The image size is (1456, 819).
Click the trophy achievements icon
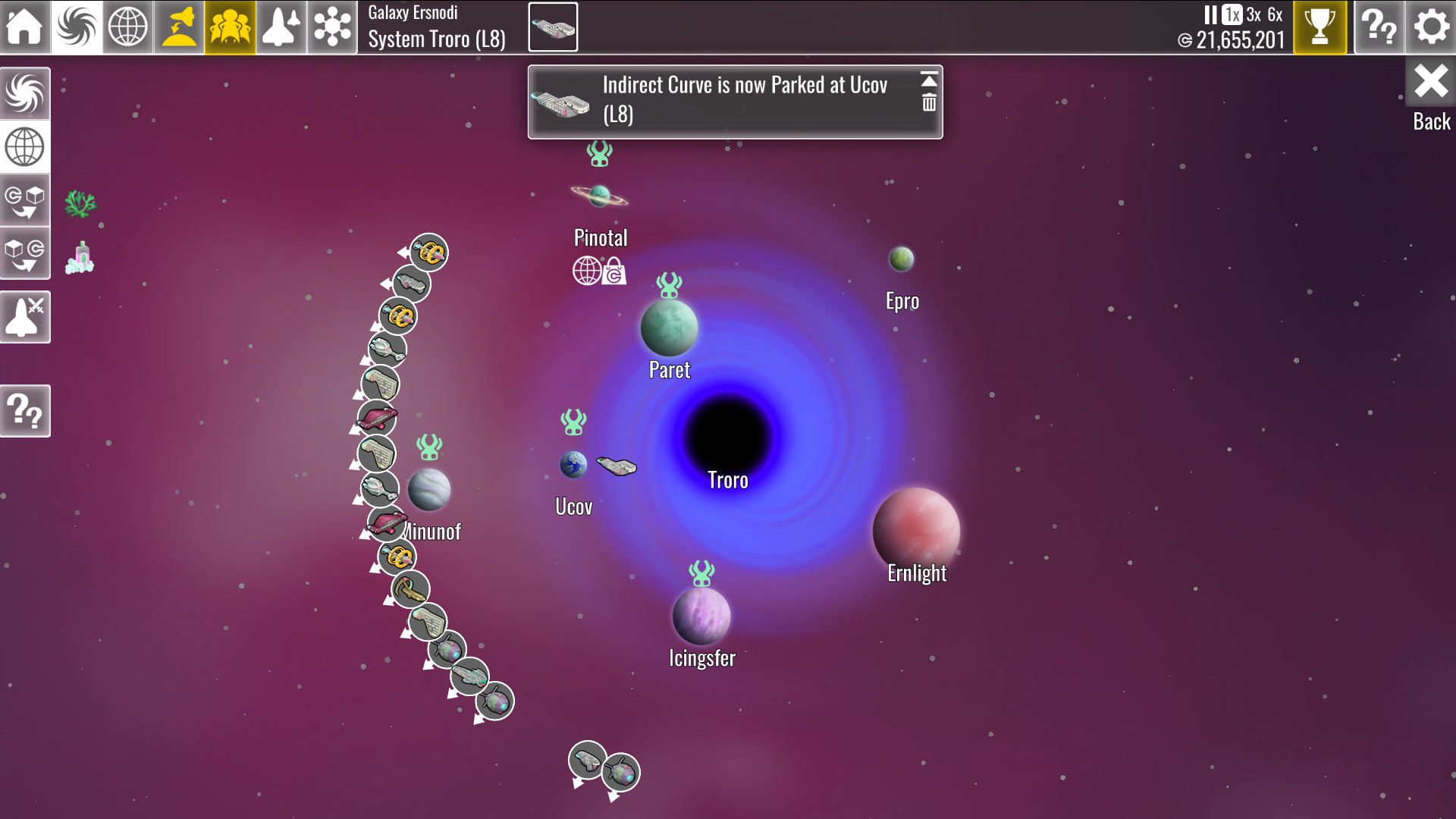pos(1319,27)
